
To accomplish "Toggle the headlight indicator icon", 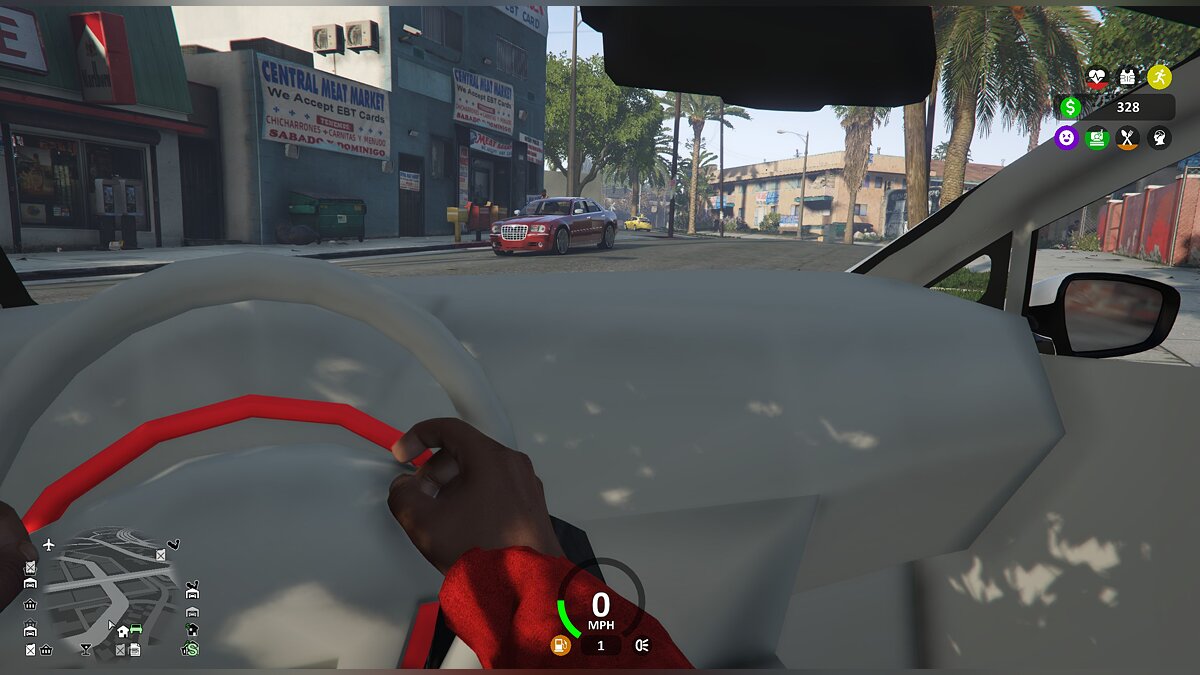I will coord(642,645).
